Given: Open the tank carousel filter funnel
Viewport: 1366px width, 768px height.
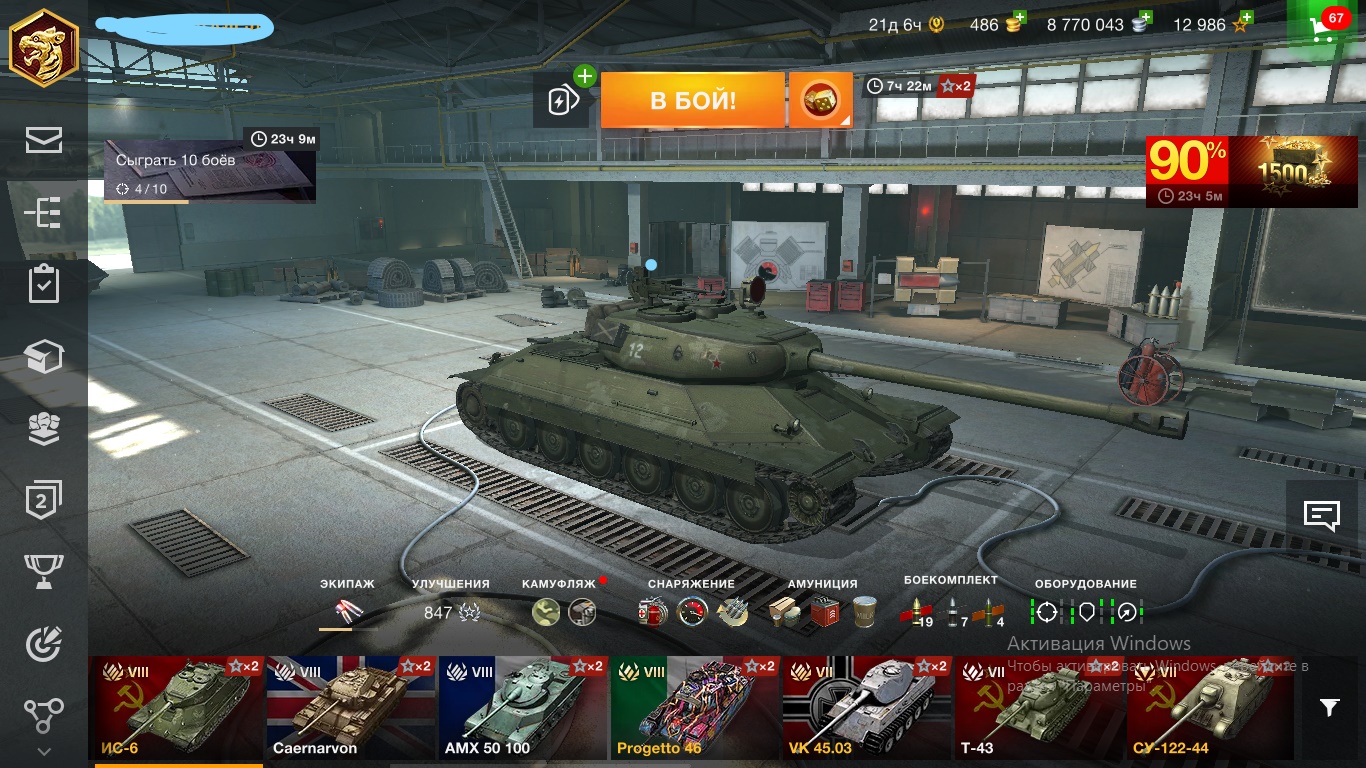Looking at the screenshot, I should pos(1329,708).
